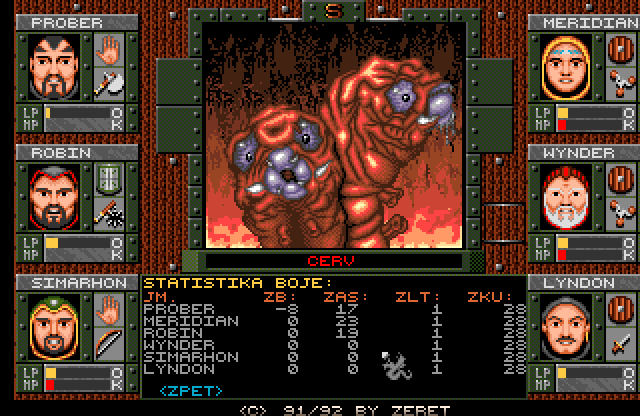Click Prober's empty hand slot
Screen dimensions: 640x416
pyautogui.click(x=107, y=48)
